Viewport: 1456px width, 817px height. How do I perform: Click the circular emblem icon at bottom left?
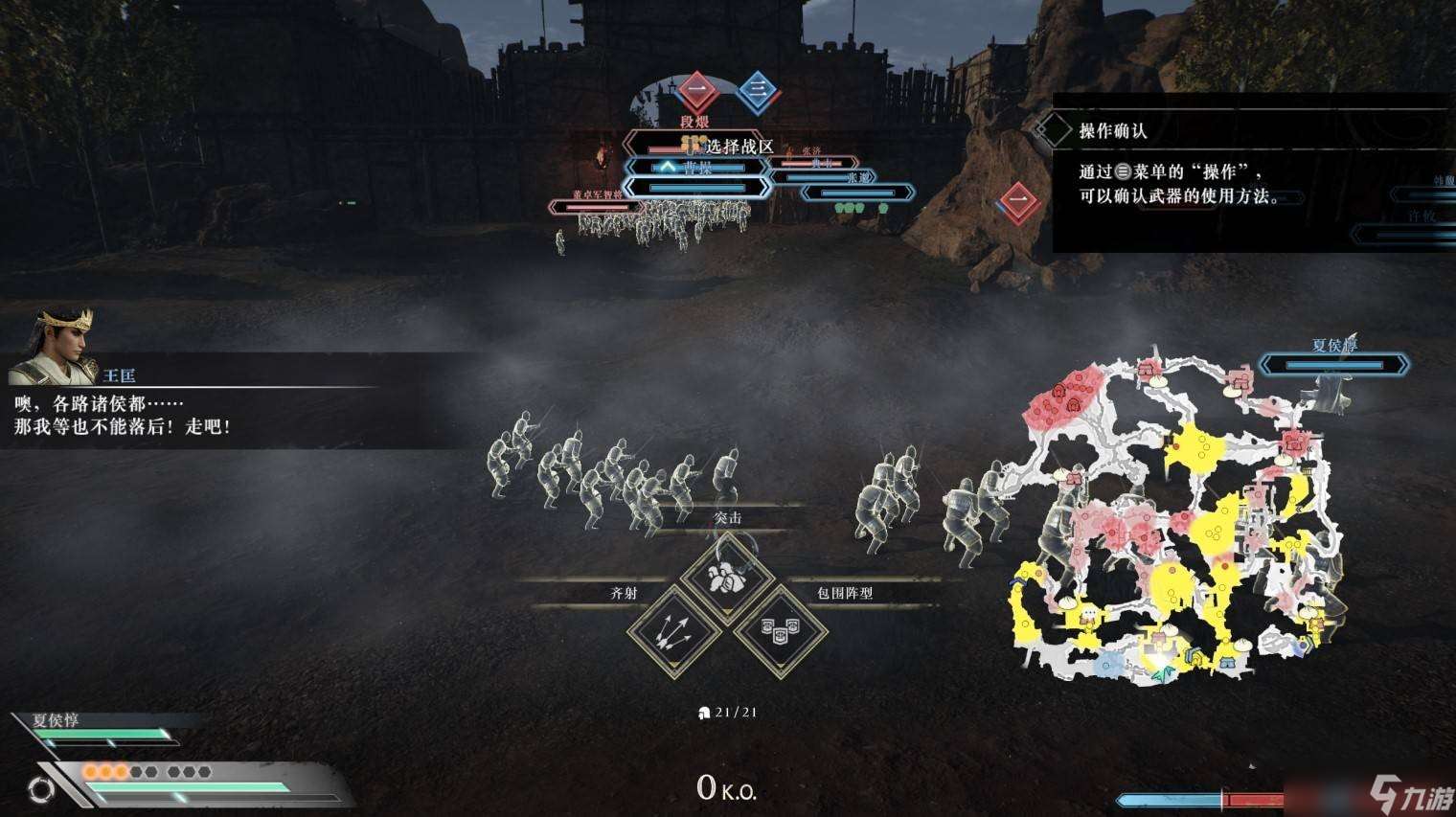tap(41, 790)
